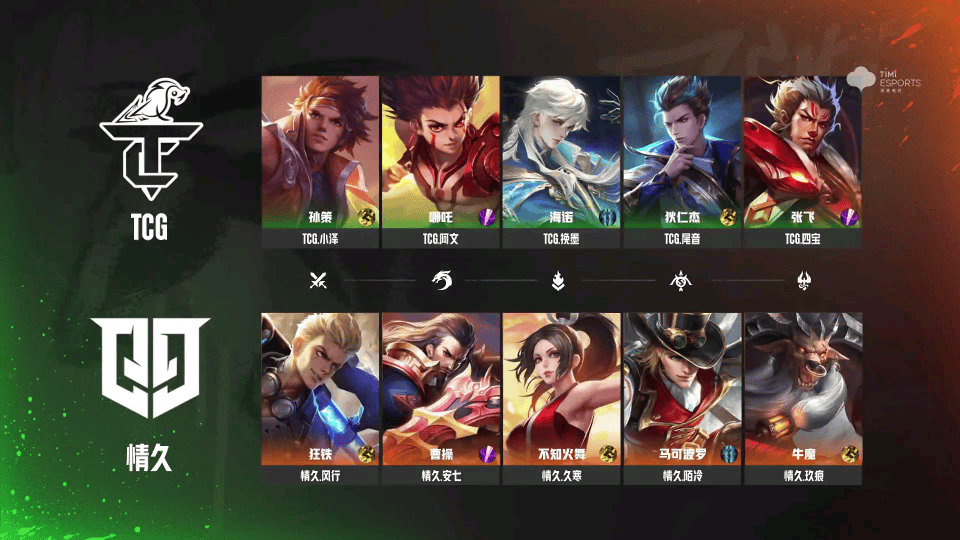Click the TiMi Esports logo
The width and height of the screenshot is (960, 540).
[884, 78]
